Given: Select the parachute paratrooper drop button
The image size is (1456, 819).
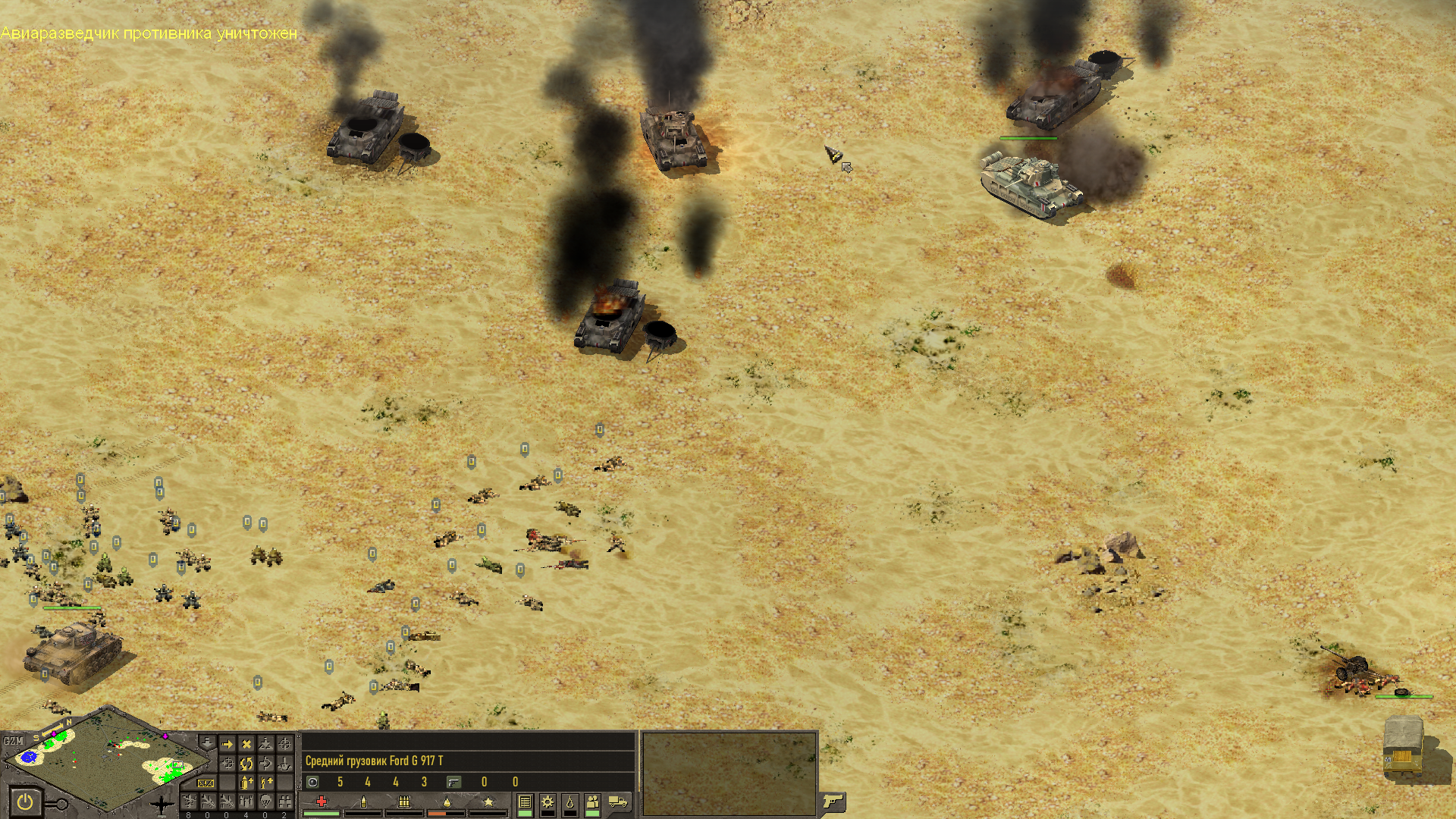Looking at the screenshot, I should pyautogui.click(x=265, y=802).
